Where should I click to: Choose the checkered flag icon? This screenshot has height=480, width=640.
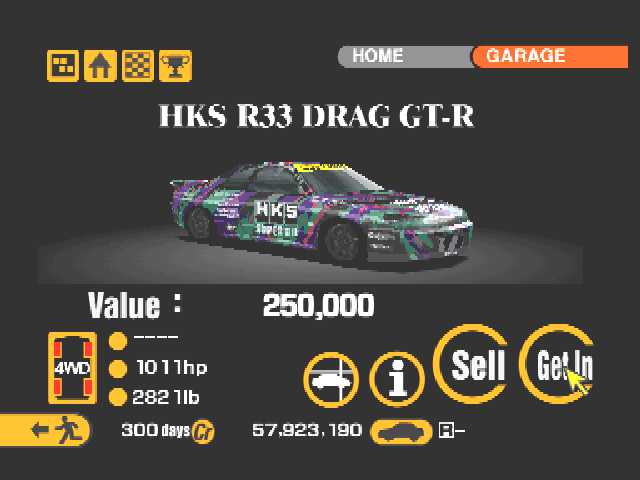pos(137,66)
